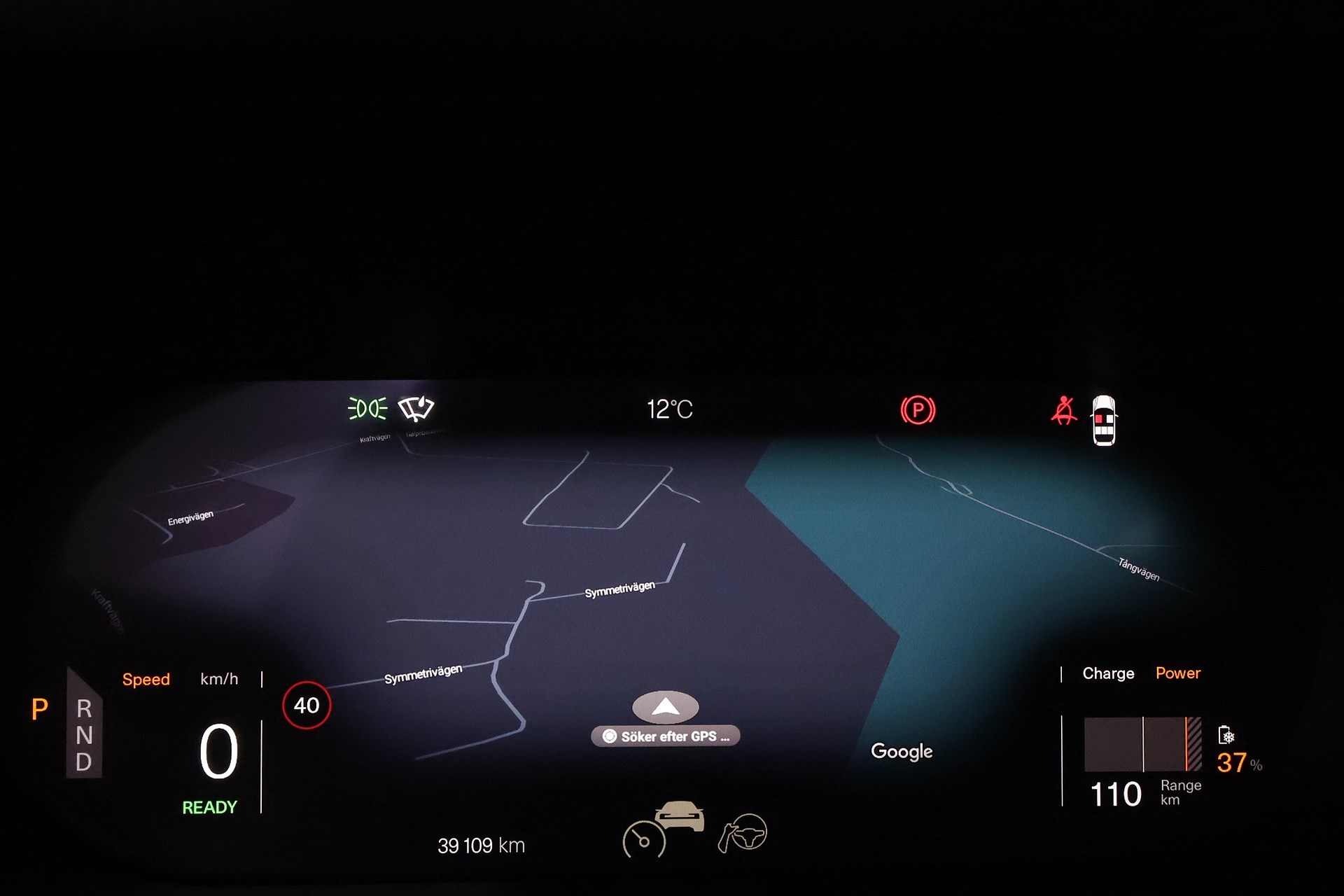This screenshot has width=1344, height=896.
Task: Select the highlighted P gear indicator
Action: (40, 710)
